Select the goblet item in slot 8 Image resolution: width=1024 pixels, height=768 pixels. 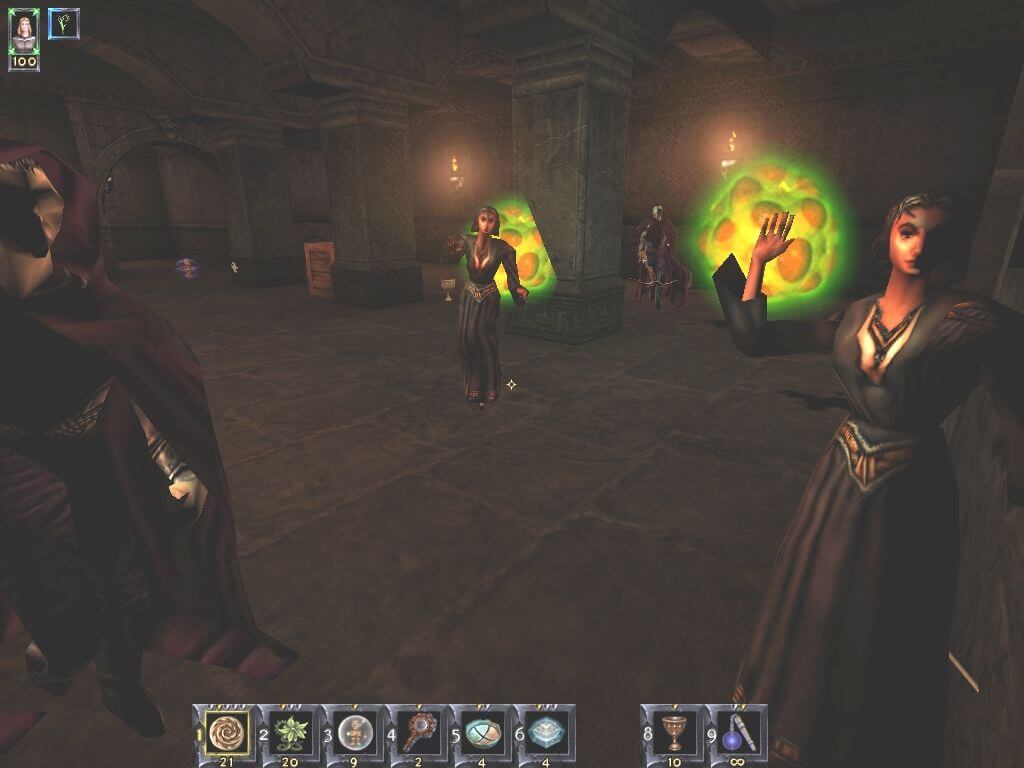(673, 729)
